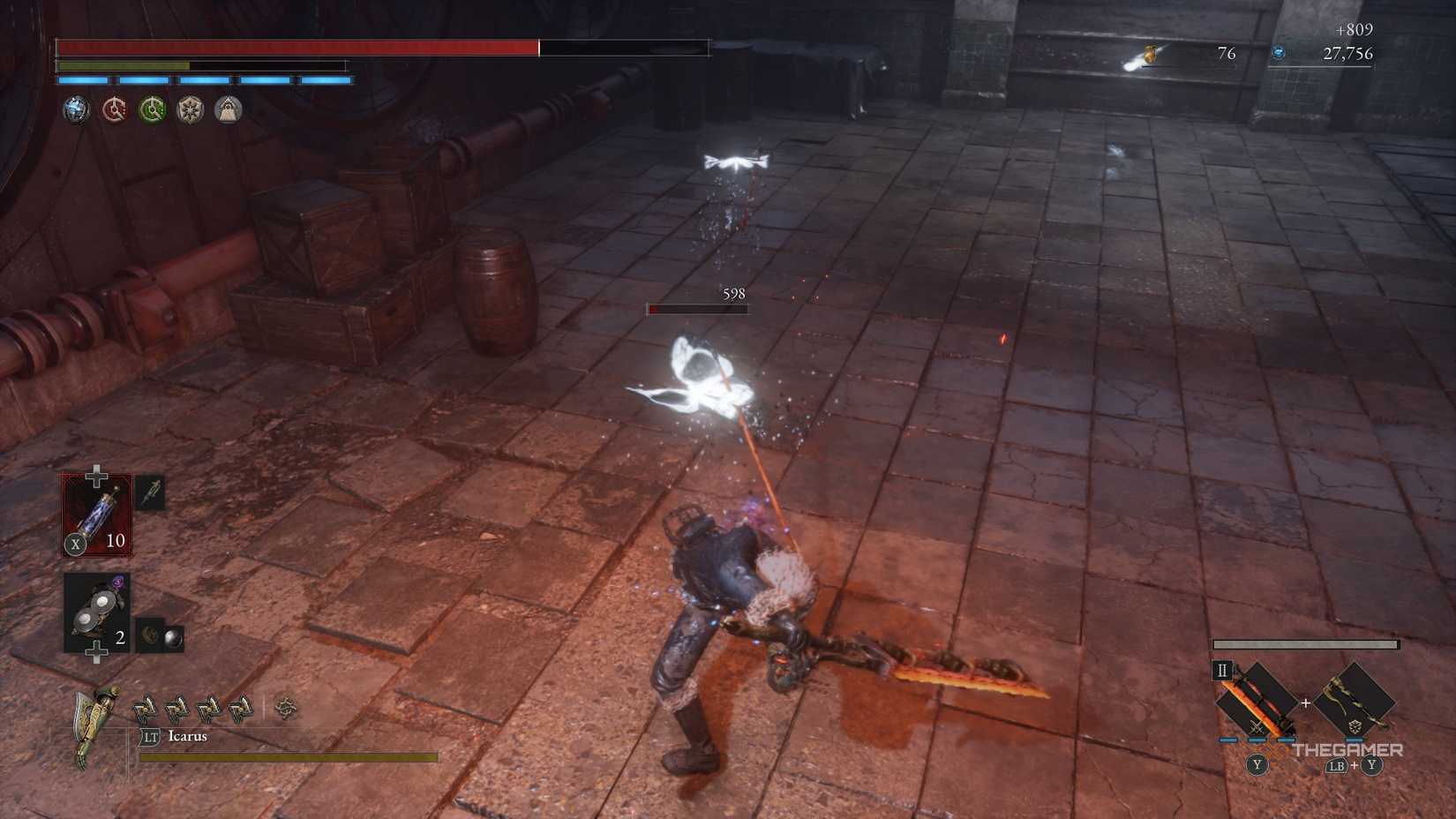Image resolution: width=1456 pixels, height=819 pixels.
Task: Click the fable art emblem after the charge pips
Action: (287, 708)
